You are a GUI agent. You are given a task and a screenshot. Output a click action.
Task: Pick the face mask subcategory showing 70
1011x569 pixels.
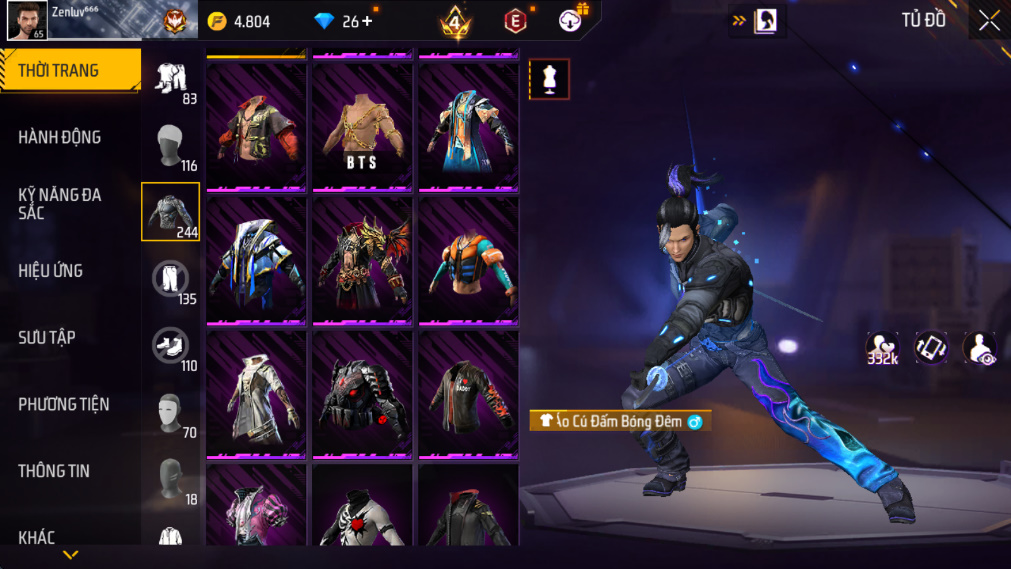tap(171, 413)
